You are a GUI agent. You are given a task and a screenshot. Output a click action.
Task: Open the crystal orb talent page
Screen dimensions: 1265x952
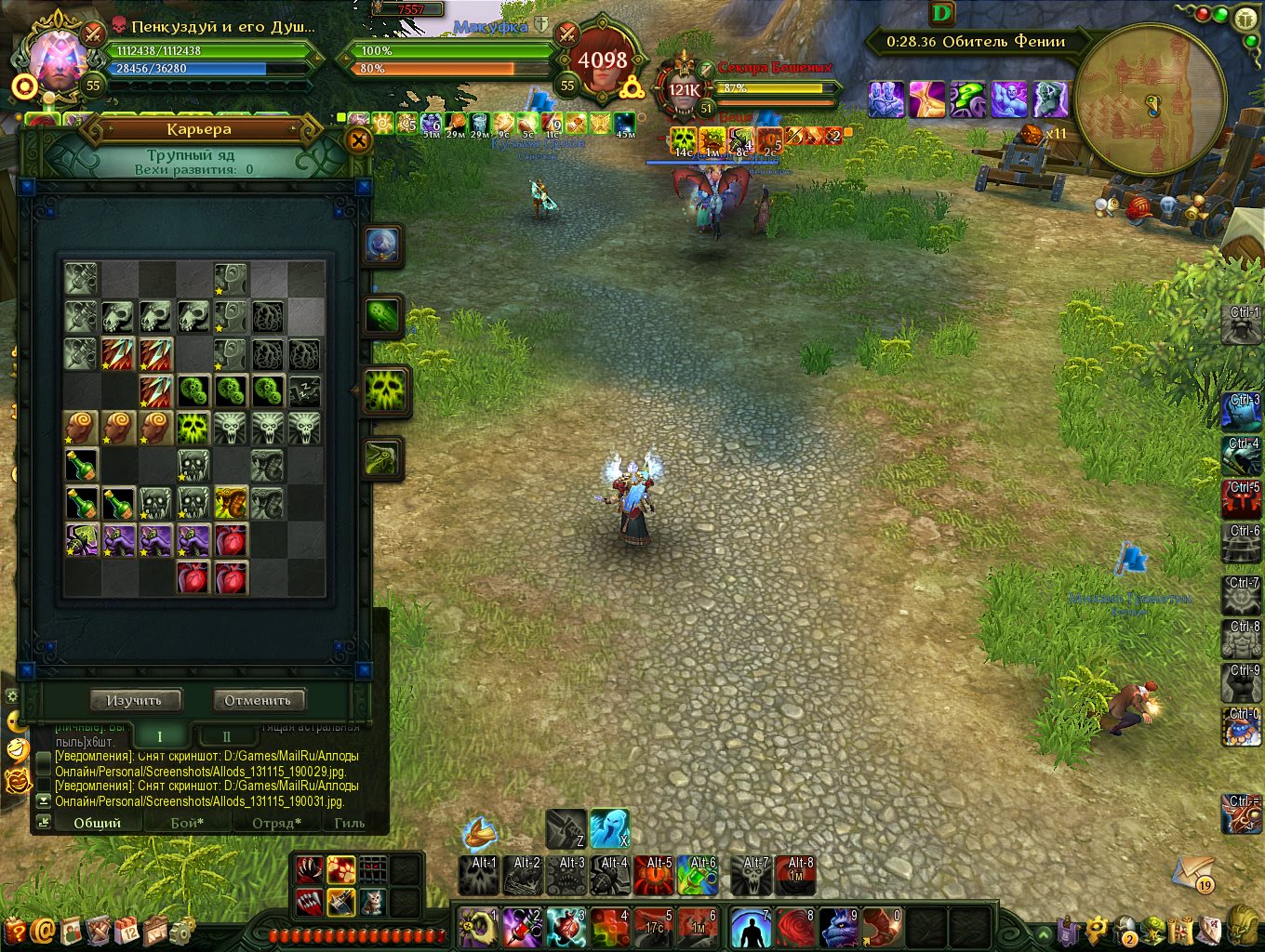tap(382, 245)
